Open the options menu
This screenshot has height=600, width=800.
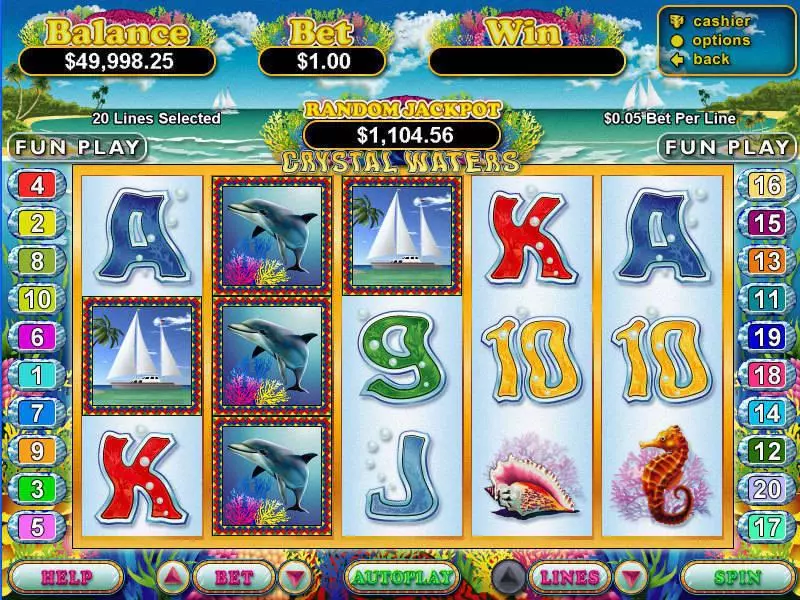coord(720,40)
